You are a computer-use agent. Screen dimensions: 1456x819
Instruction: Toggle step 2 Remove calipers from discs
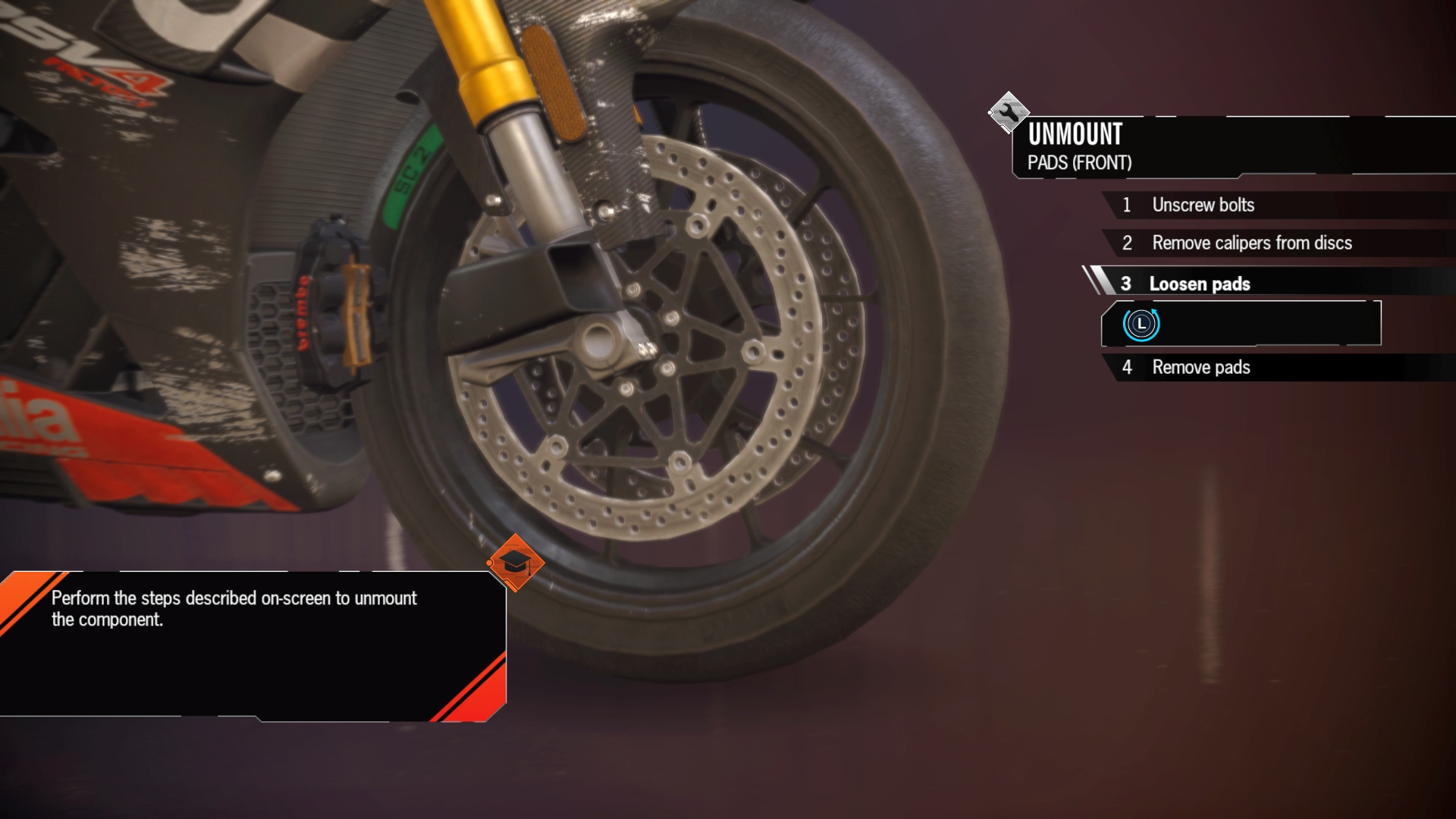tap(1251, 243)
